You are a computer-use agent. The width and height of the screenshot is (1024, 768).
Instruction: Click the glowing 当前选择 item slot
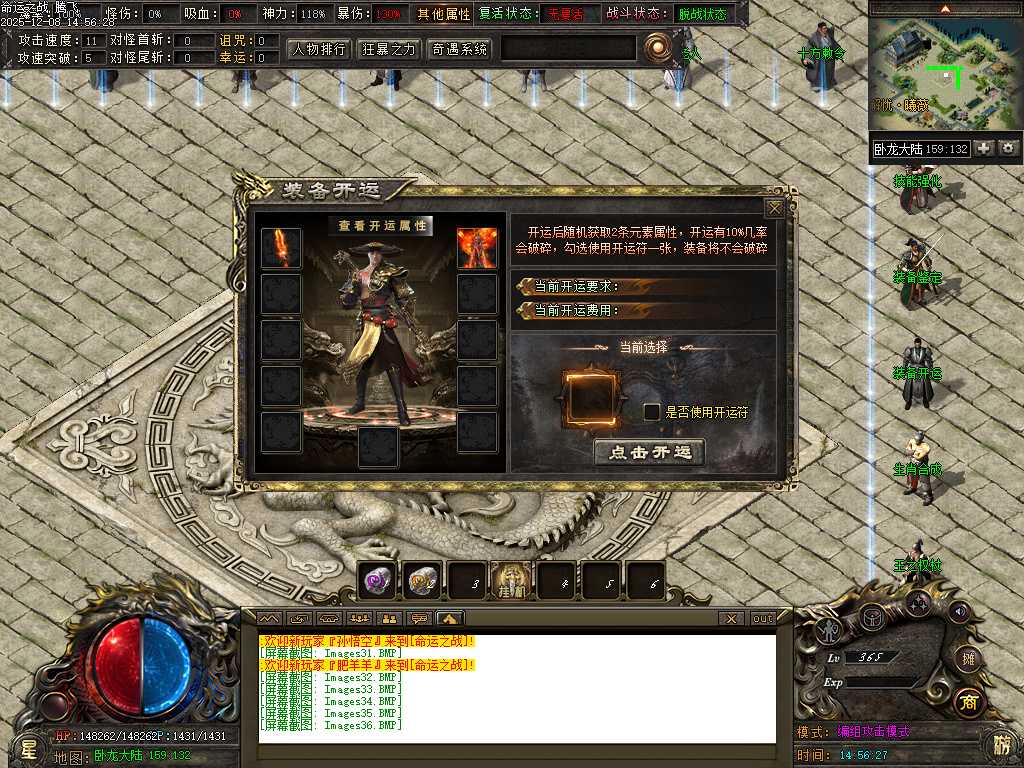pos(591,399)
